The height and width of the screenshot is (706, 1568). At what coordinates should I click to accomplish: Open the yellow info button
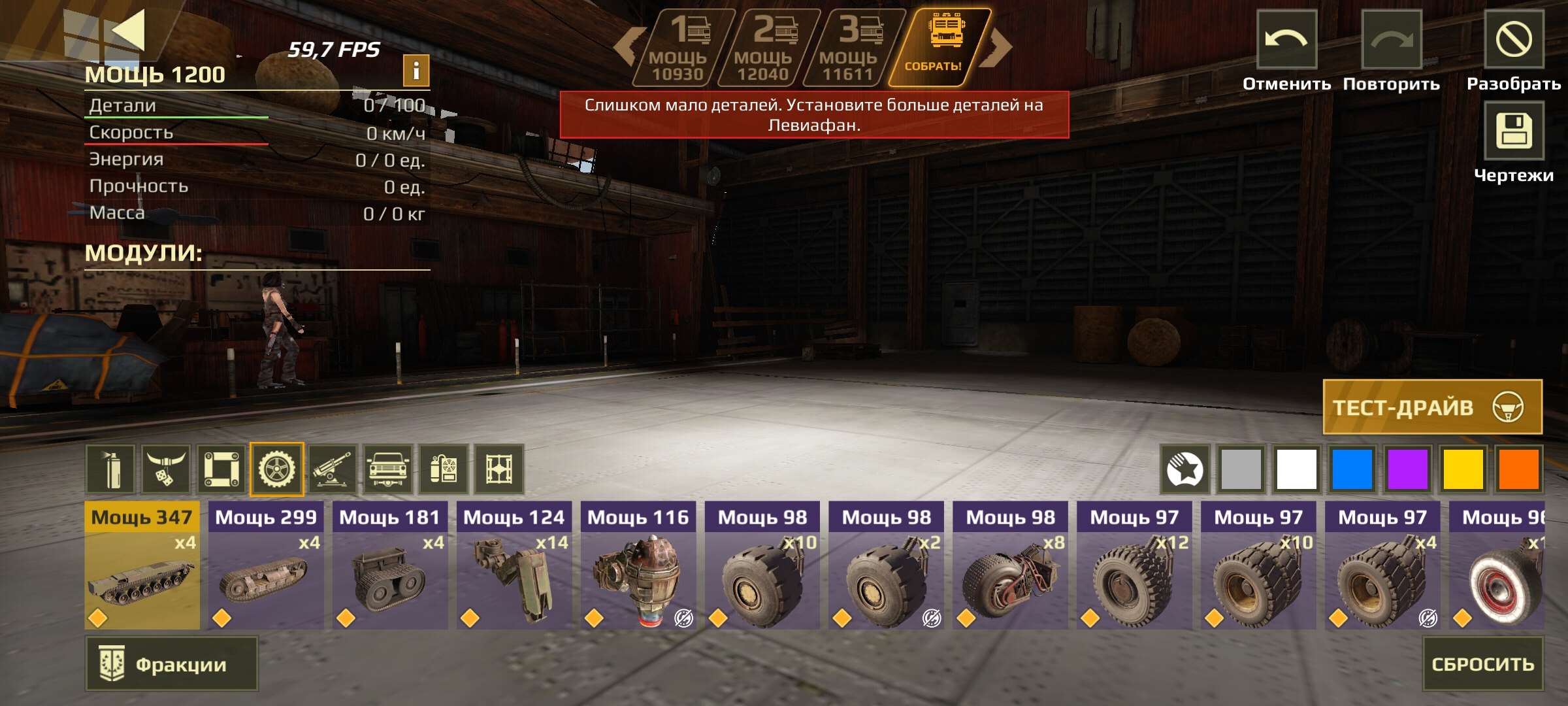[x=416, y=70]
